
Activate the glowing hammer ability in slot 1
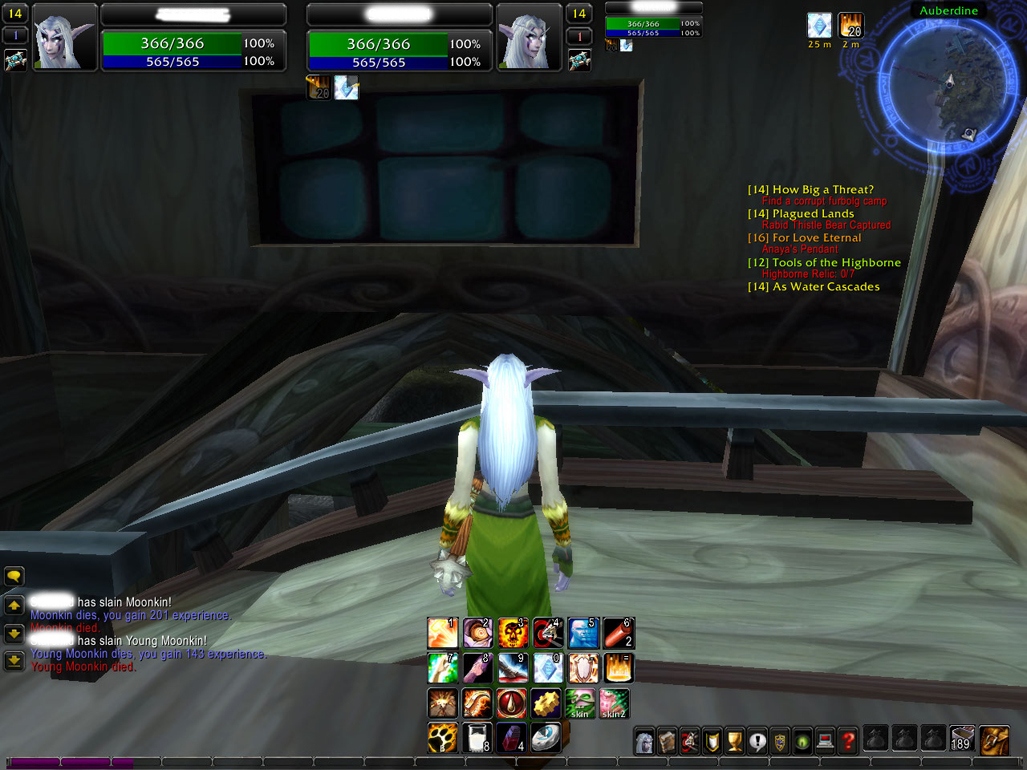(442, 633)
